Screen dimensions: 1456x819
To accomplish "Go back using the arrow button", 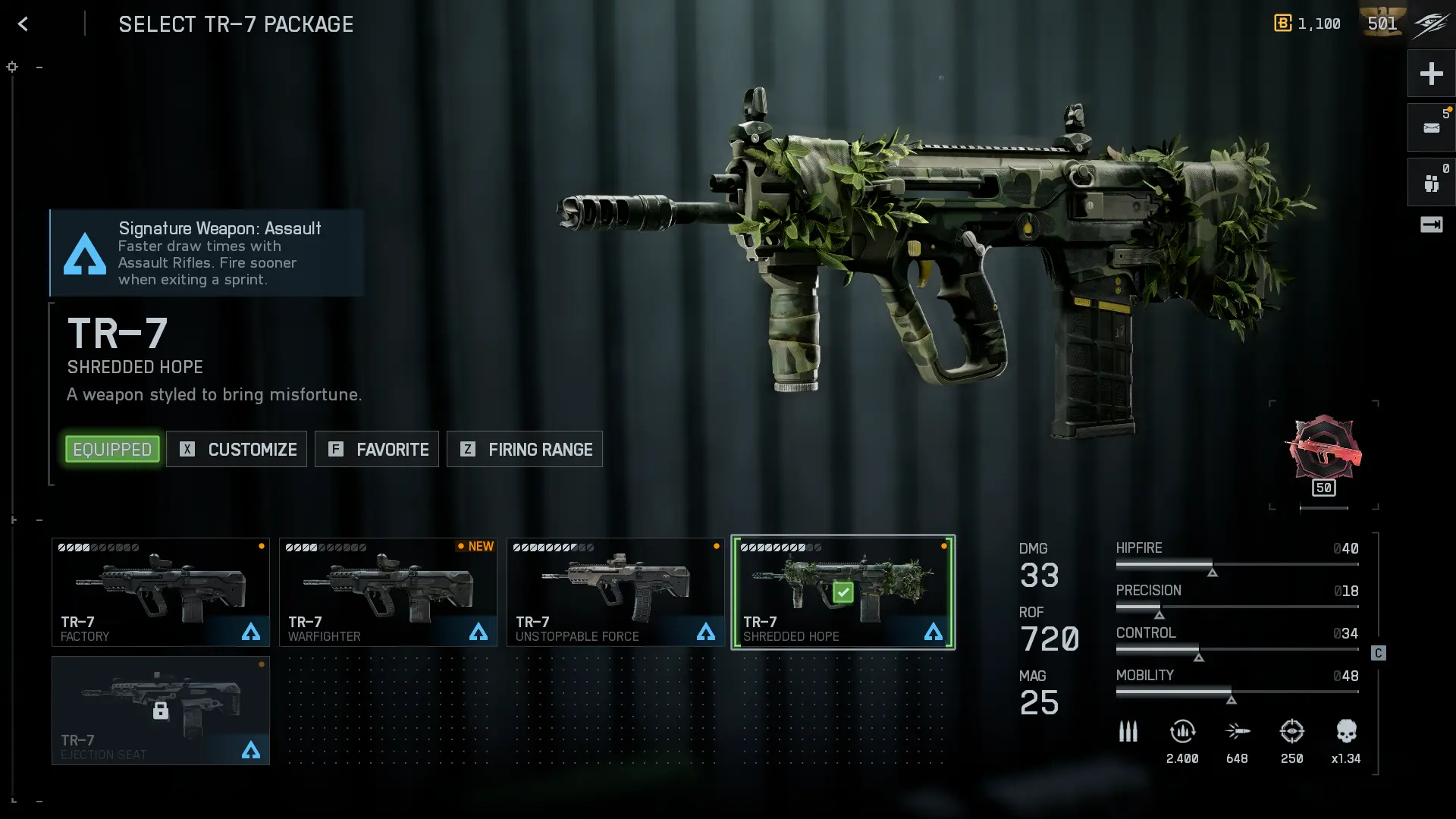I will coord(24,24).
